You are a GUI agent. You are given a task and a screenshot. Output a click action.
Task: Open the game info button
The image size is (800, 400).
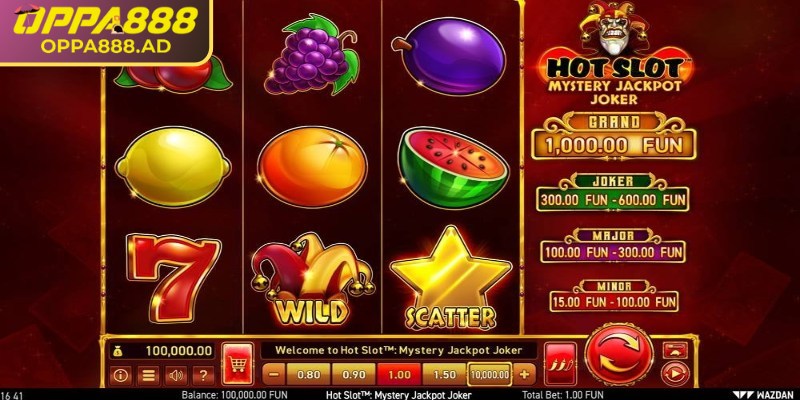(122, 376)
